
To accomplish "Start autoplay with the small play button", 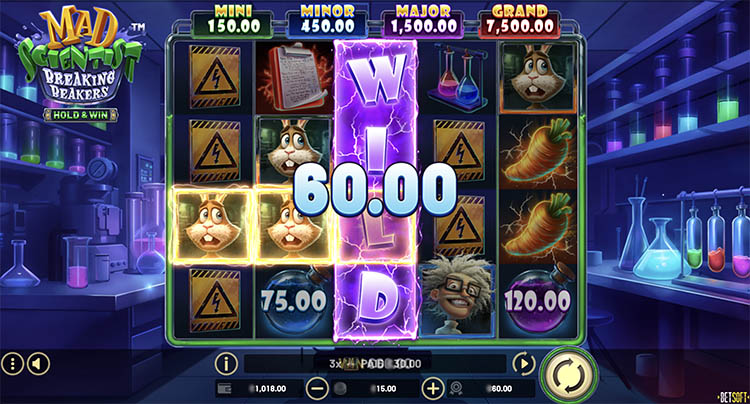I will tap(522, 364).
